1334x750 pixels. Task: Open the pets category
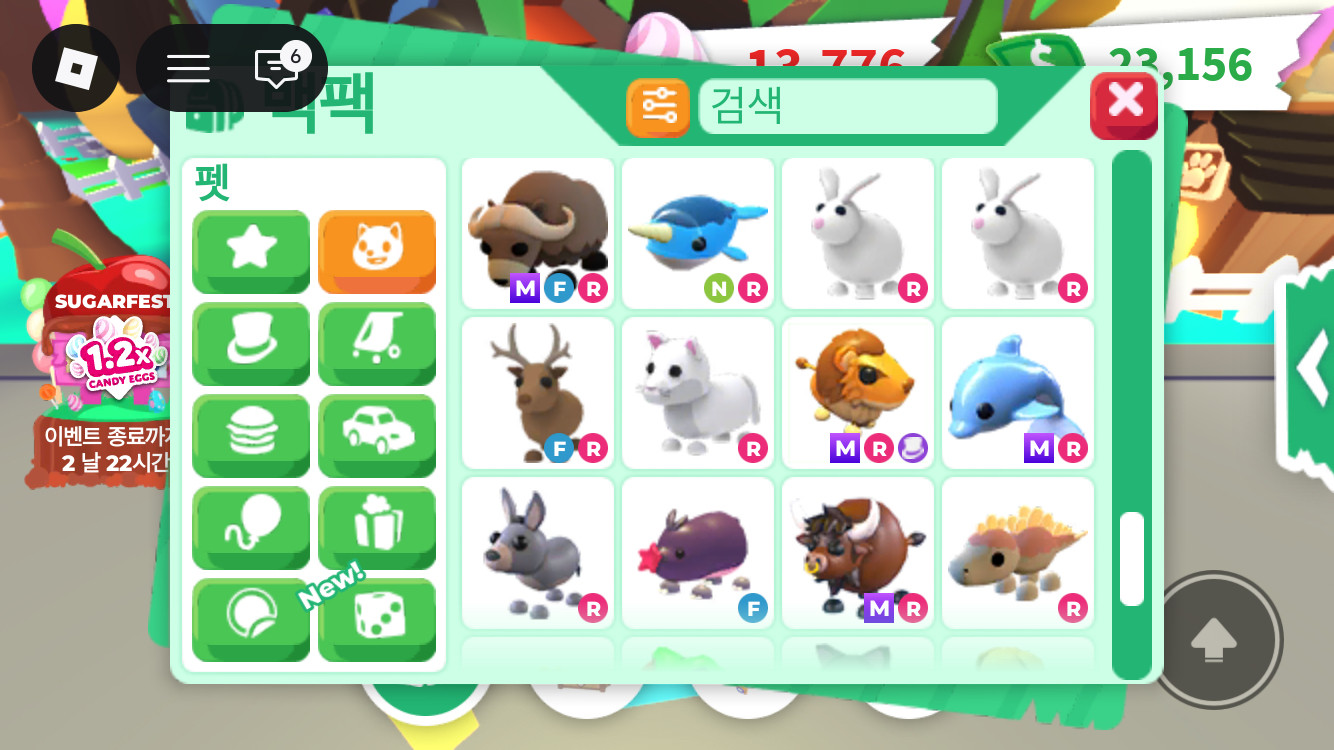coord(377,251)
